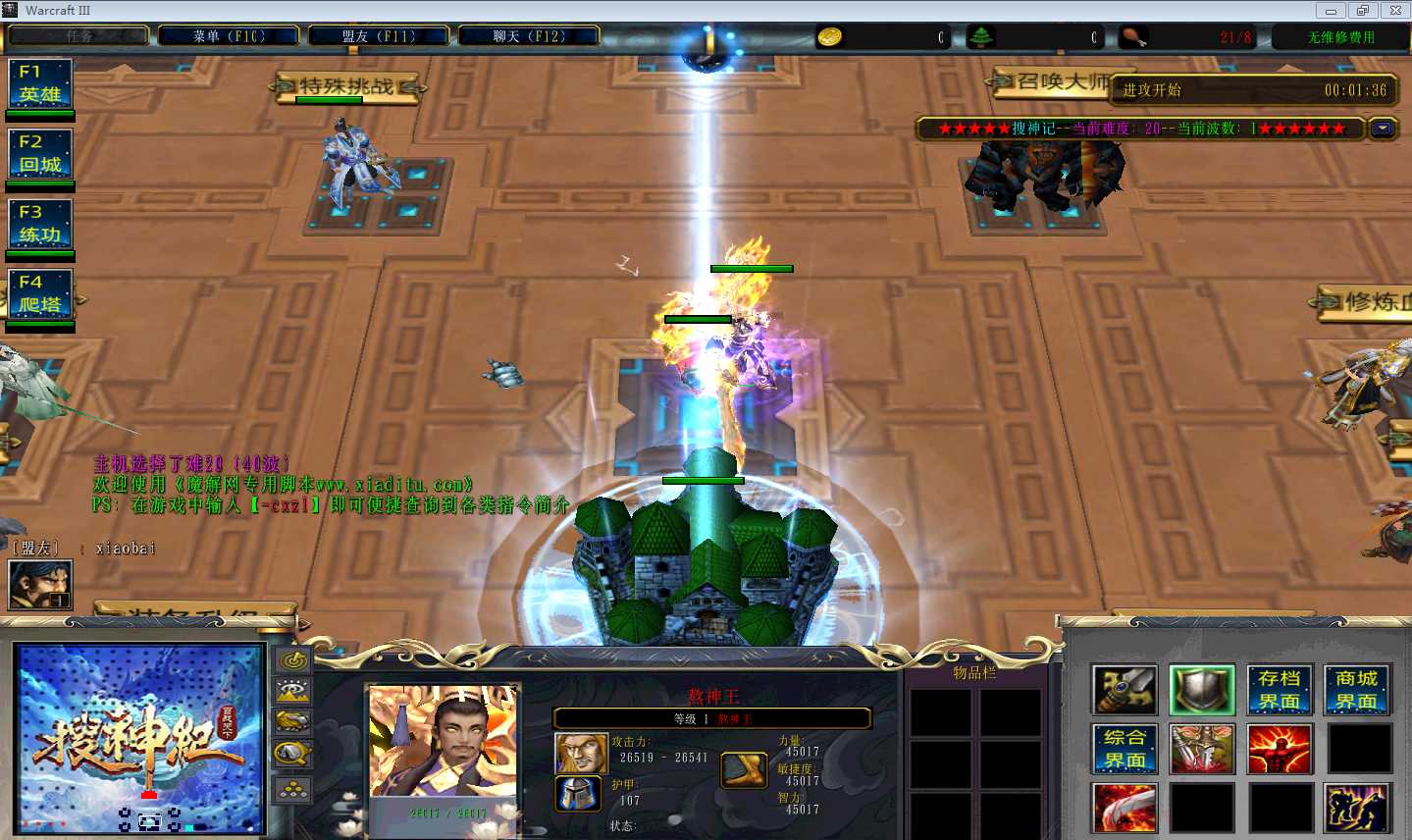Minimize the Warcraft III window
The width and height of the screenshot is (1412, 840).
(x=1331, y=11)
